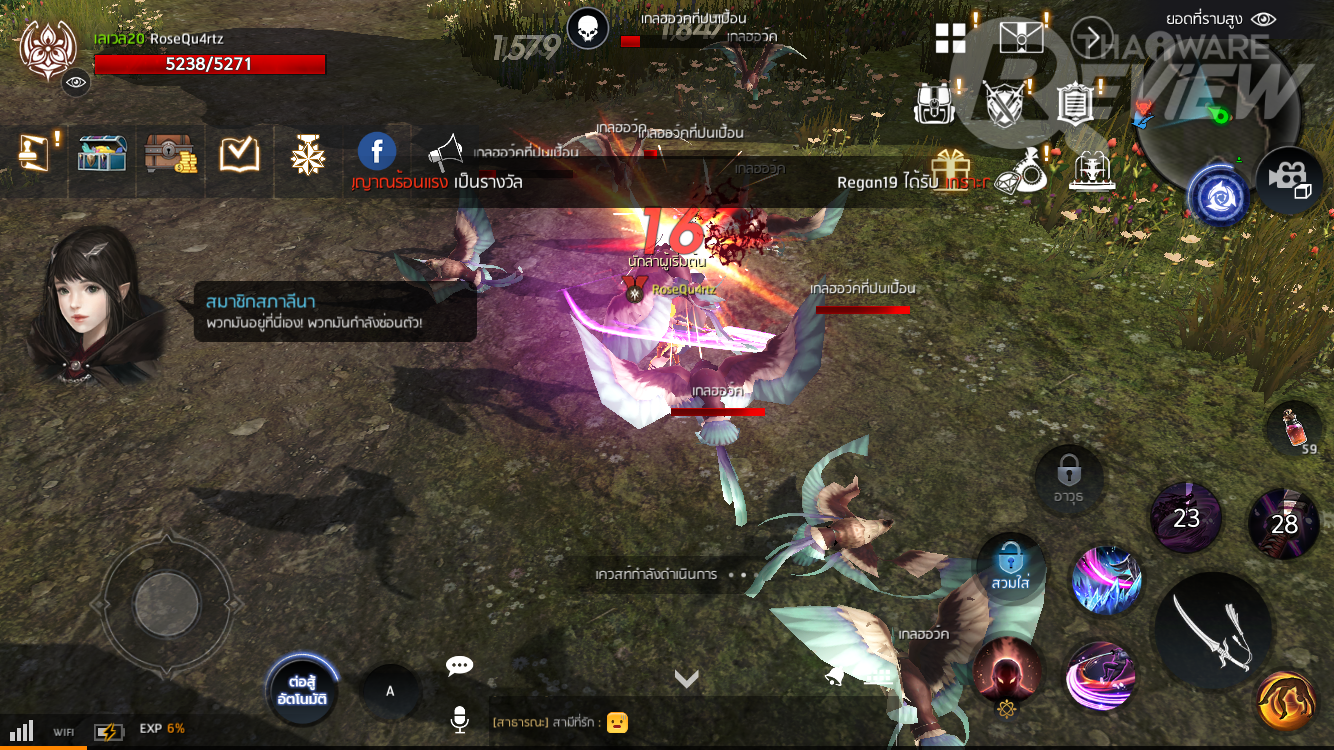1334x750 pixels.
Task: Click the megaphone announcement icon
Action: pos(446,153)
